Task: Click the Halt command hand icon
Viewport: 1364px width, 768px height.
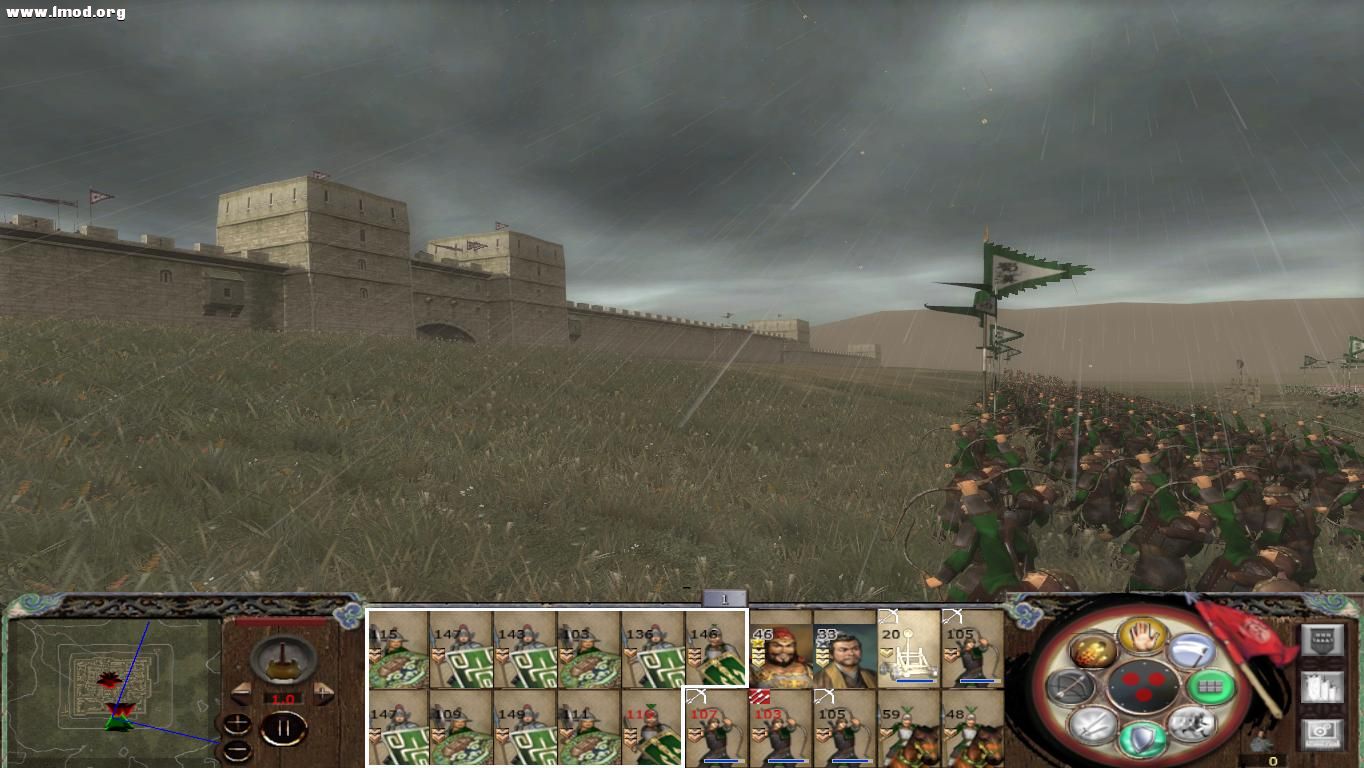Action: (1142, 637)
